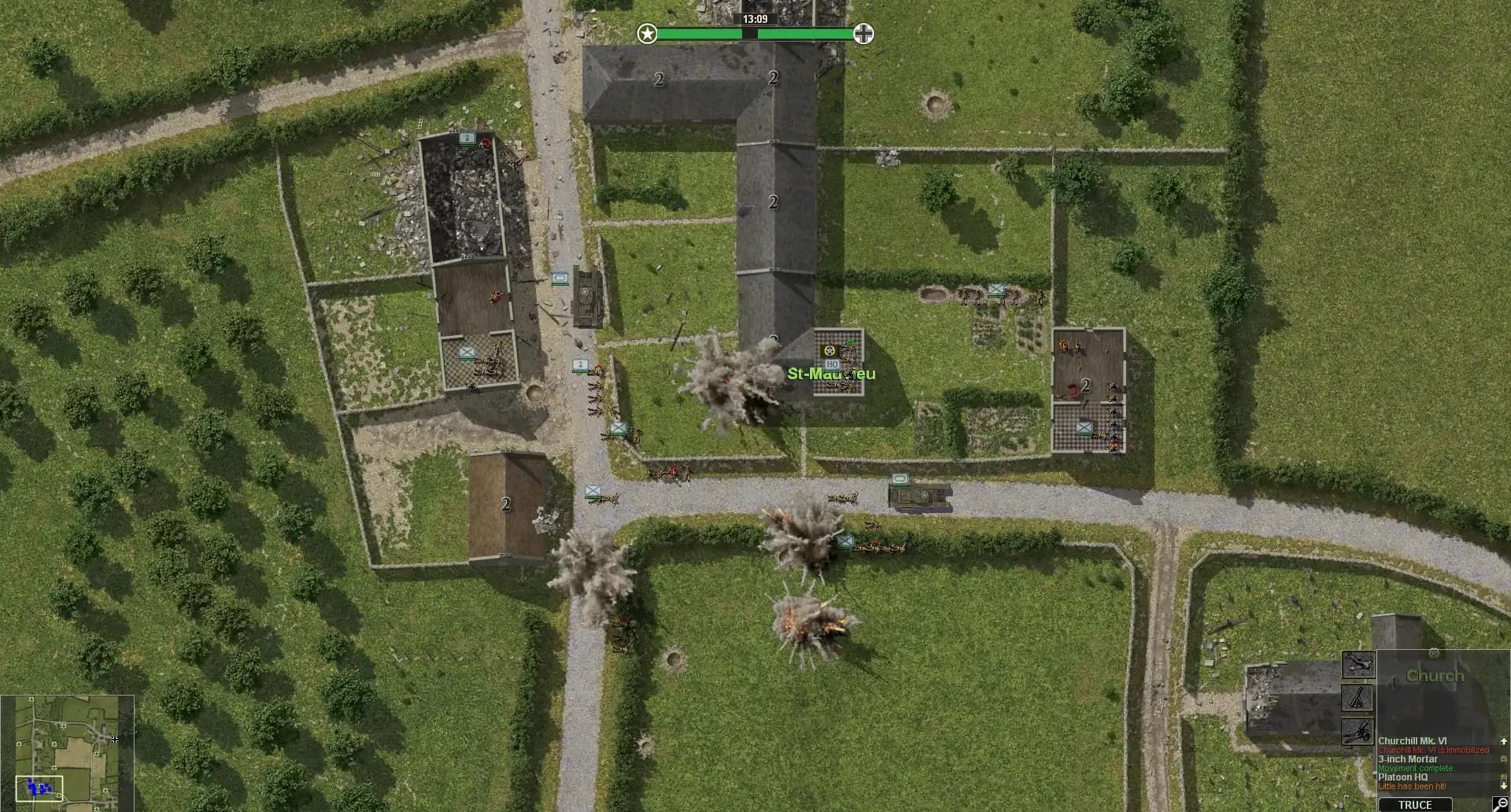Click the white viewport rectangle on the minimap
The width and height of the screenshot is (1511, 812).
click(x=39, y=788)
